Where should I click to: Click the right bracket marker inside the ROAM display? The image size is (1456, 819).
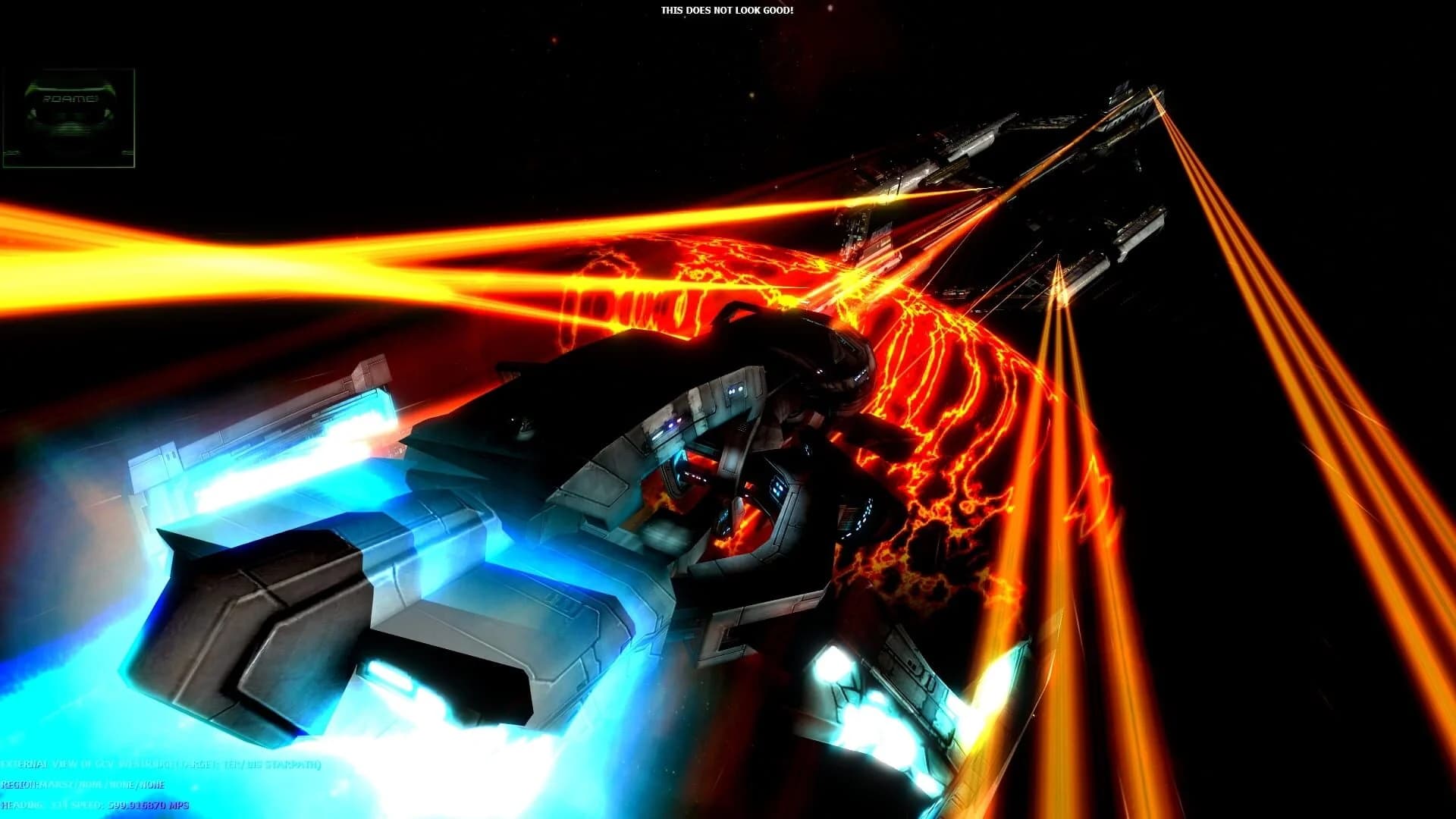tap(108, 112)
